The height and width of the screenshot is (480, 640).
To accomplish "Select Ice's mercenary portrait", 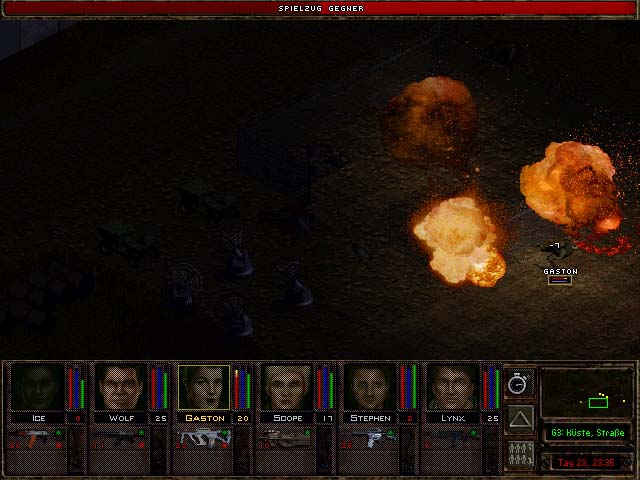I will coord(36,387).
